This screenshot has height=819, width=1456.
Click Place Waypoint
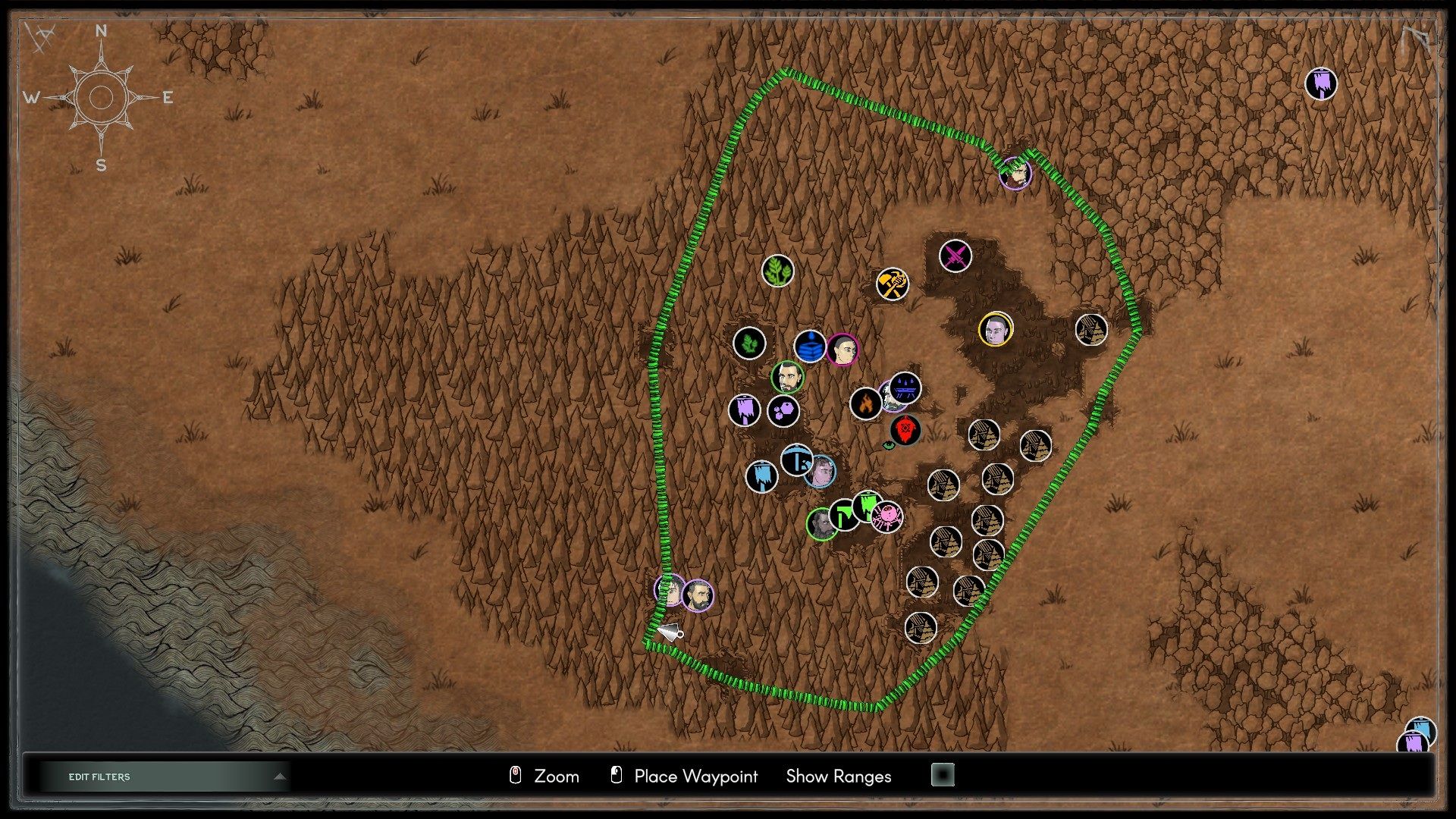(x=696, y=777)
